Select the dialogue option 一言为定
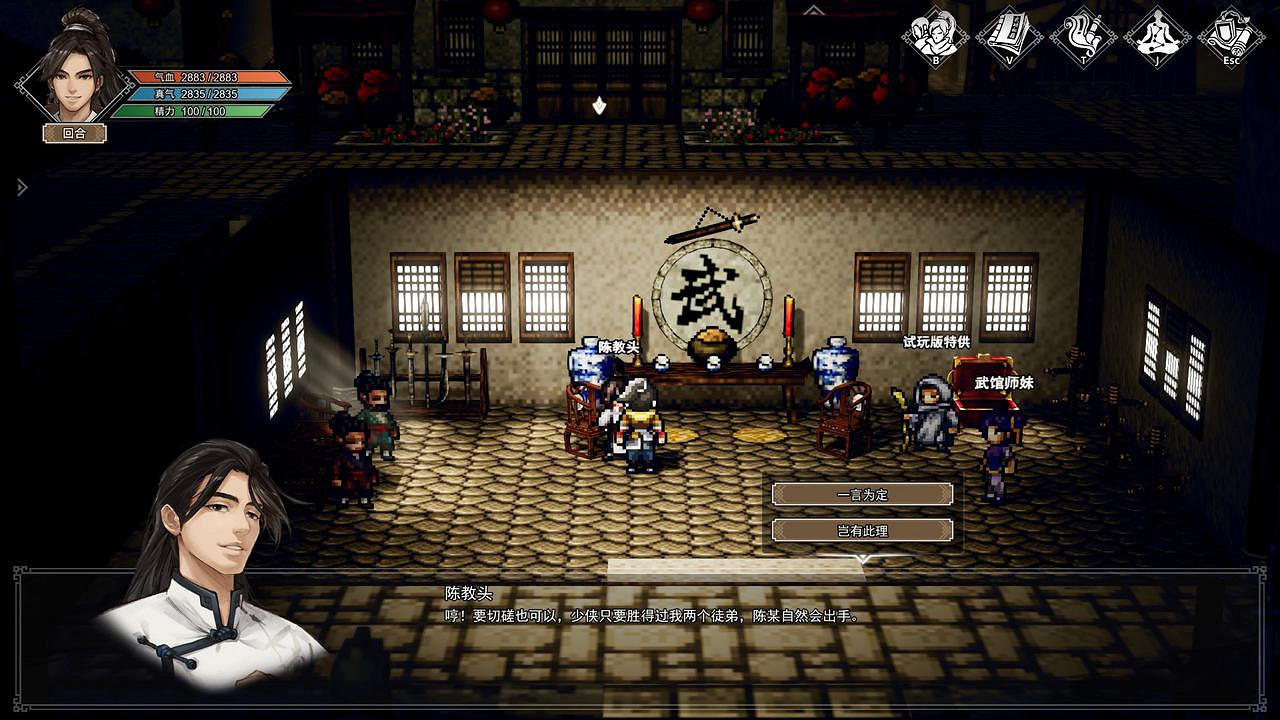The height and width of the screenshot is (720, 1280). click(861, 495)
